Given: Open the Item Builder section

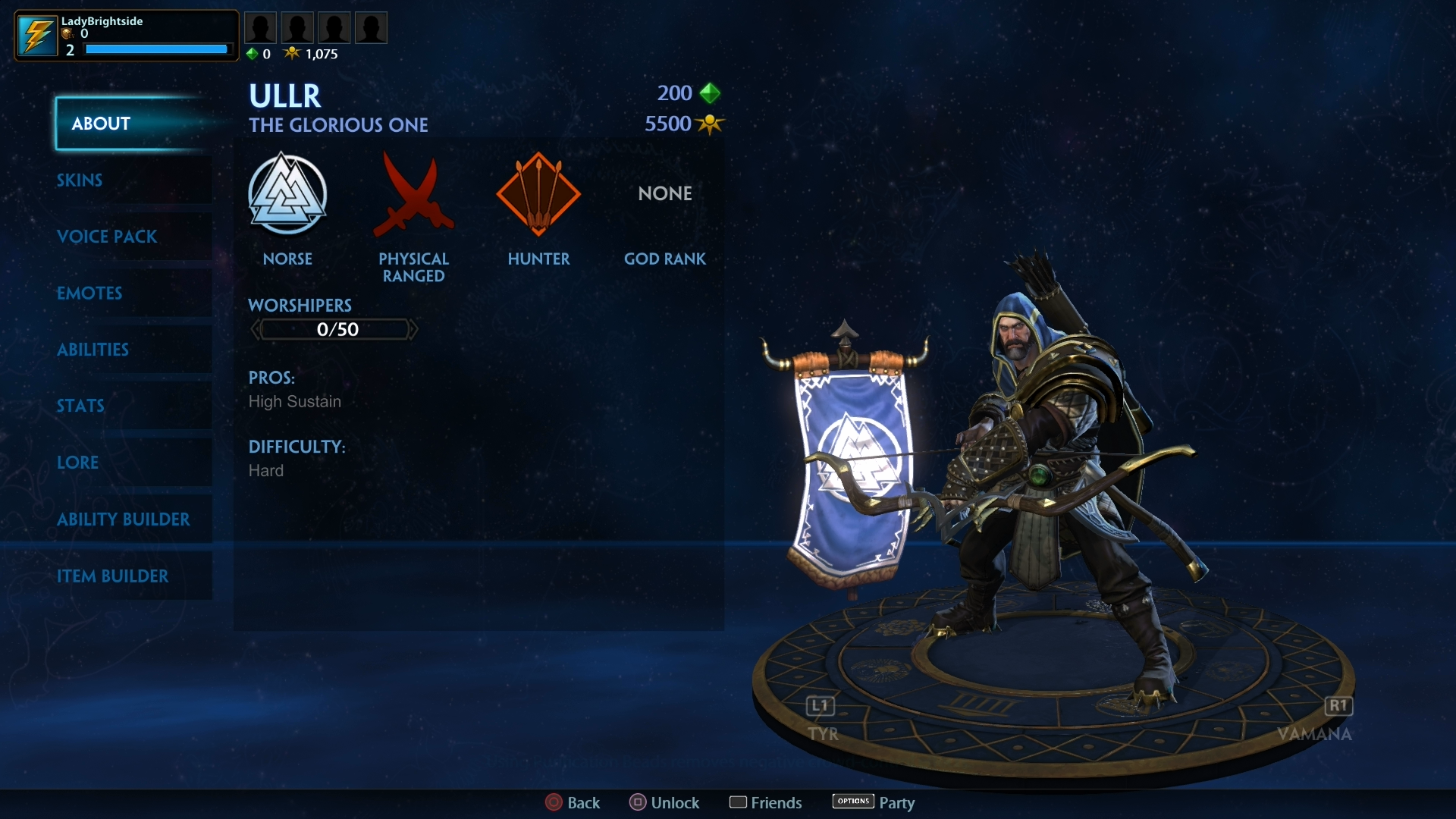Looking at the screenshot, I should 114,576.
